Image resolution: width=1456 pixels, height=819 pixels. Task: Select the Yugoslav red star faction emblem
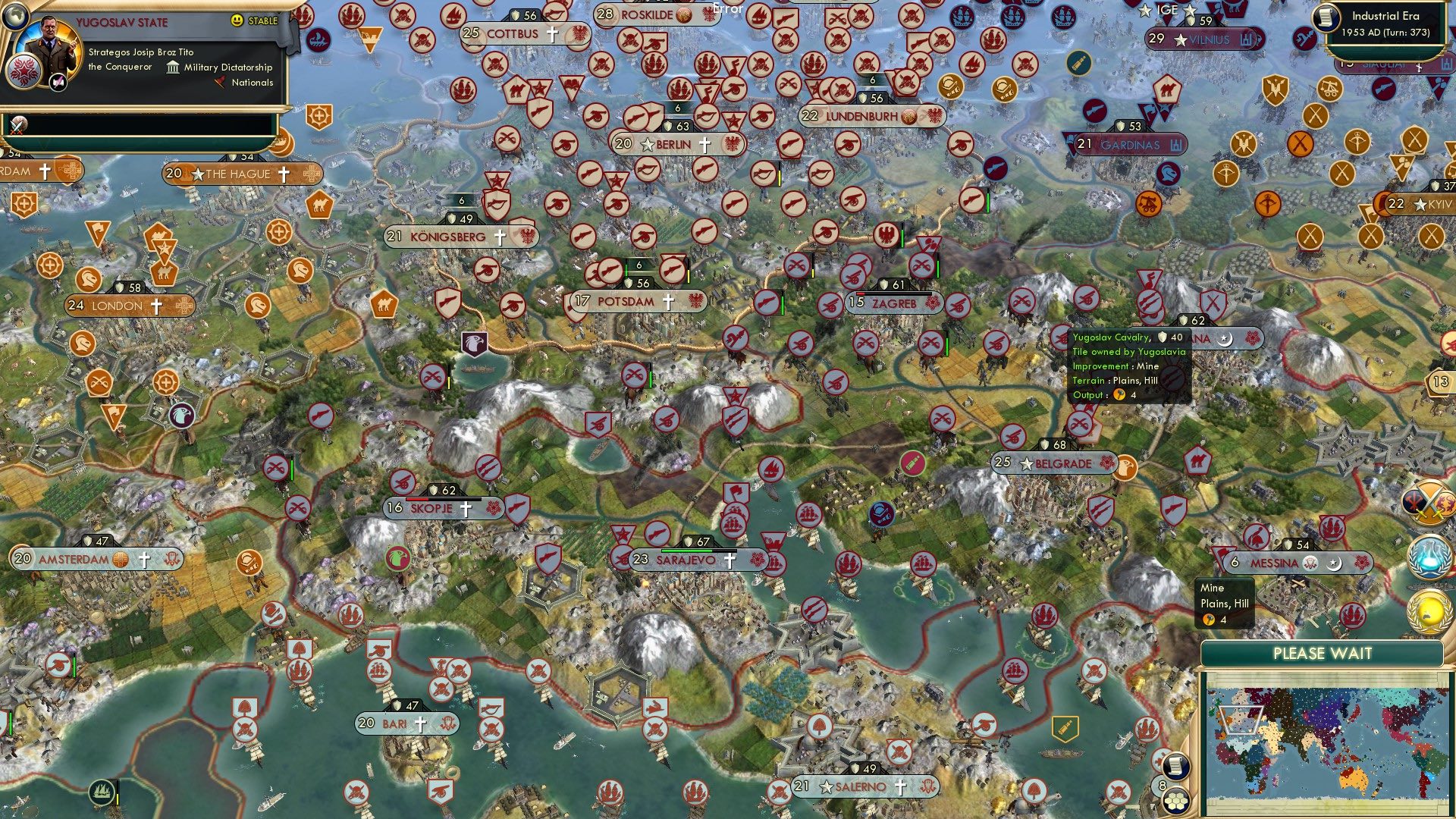click(24, 73)
